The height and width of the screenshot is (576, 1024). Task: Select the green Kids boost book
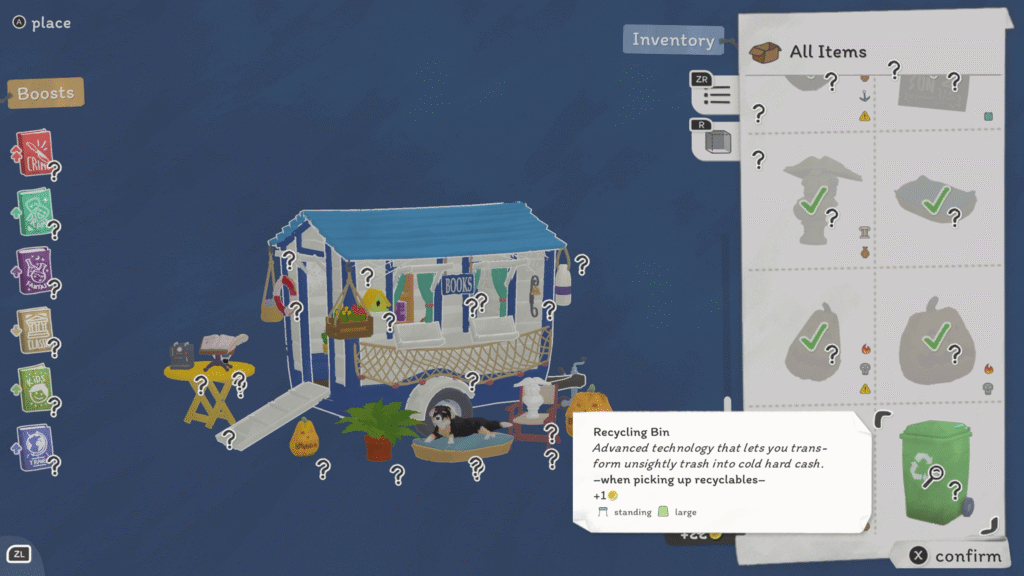pos(34,387)
